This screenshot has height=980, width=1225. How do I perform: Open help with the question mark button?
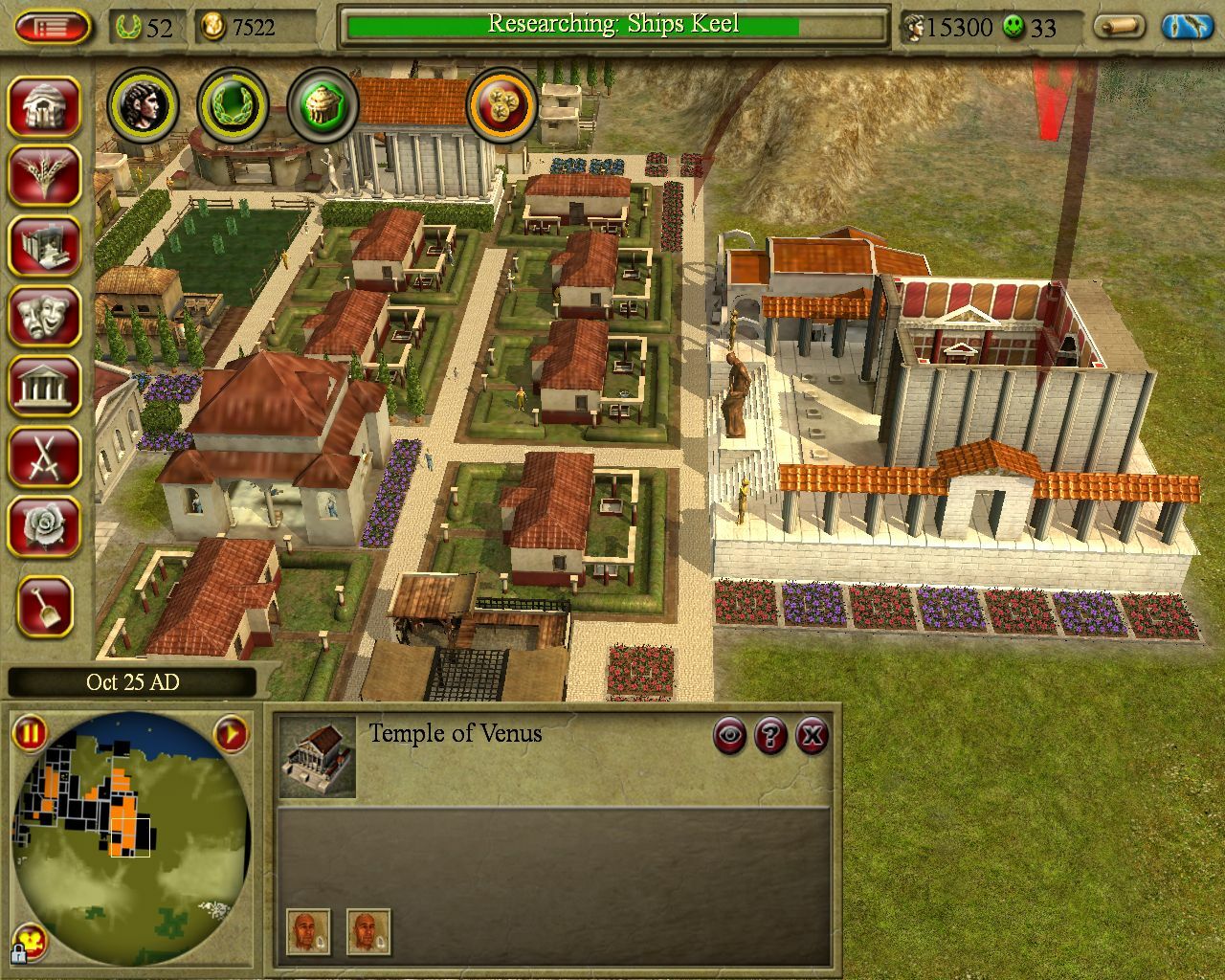click(770, 736)
